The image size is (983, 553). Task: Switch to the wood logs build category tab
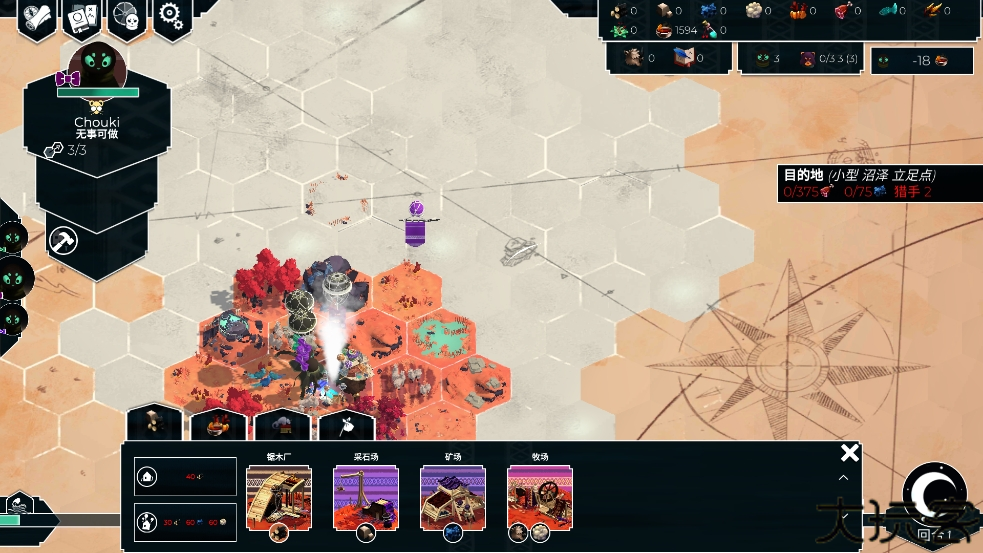click(153, 424)
